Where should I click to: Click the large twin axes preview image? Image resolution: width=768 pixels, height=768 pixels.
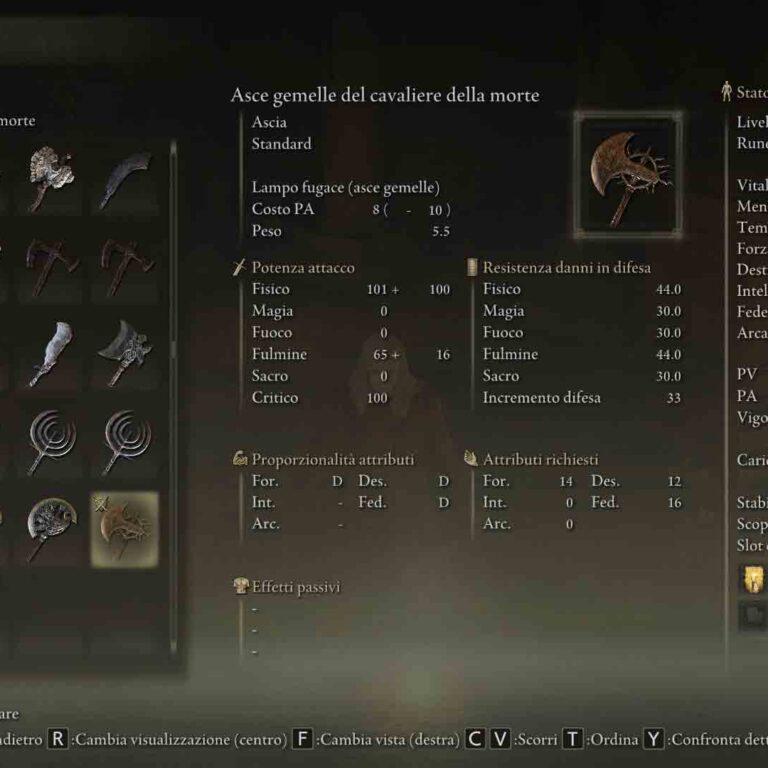pos(628,171)
